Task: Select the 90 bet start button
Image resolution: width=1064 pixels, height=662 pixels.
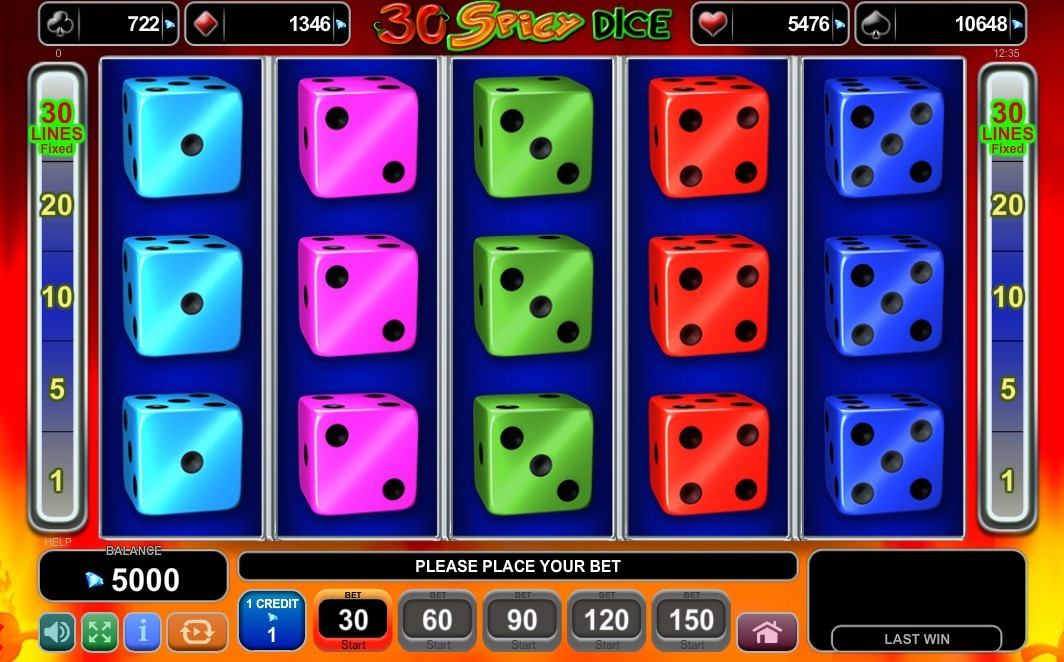Action: pos(522,621)
